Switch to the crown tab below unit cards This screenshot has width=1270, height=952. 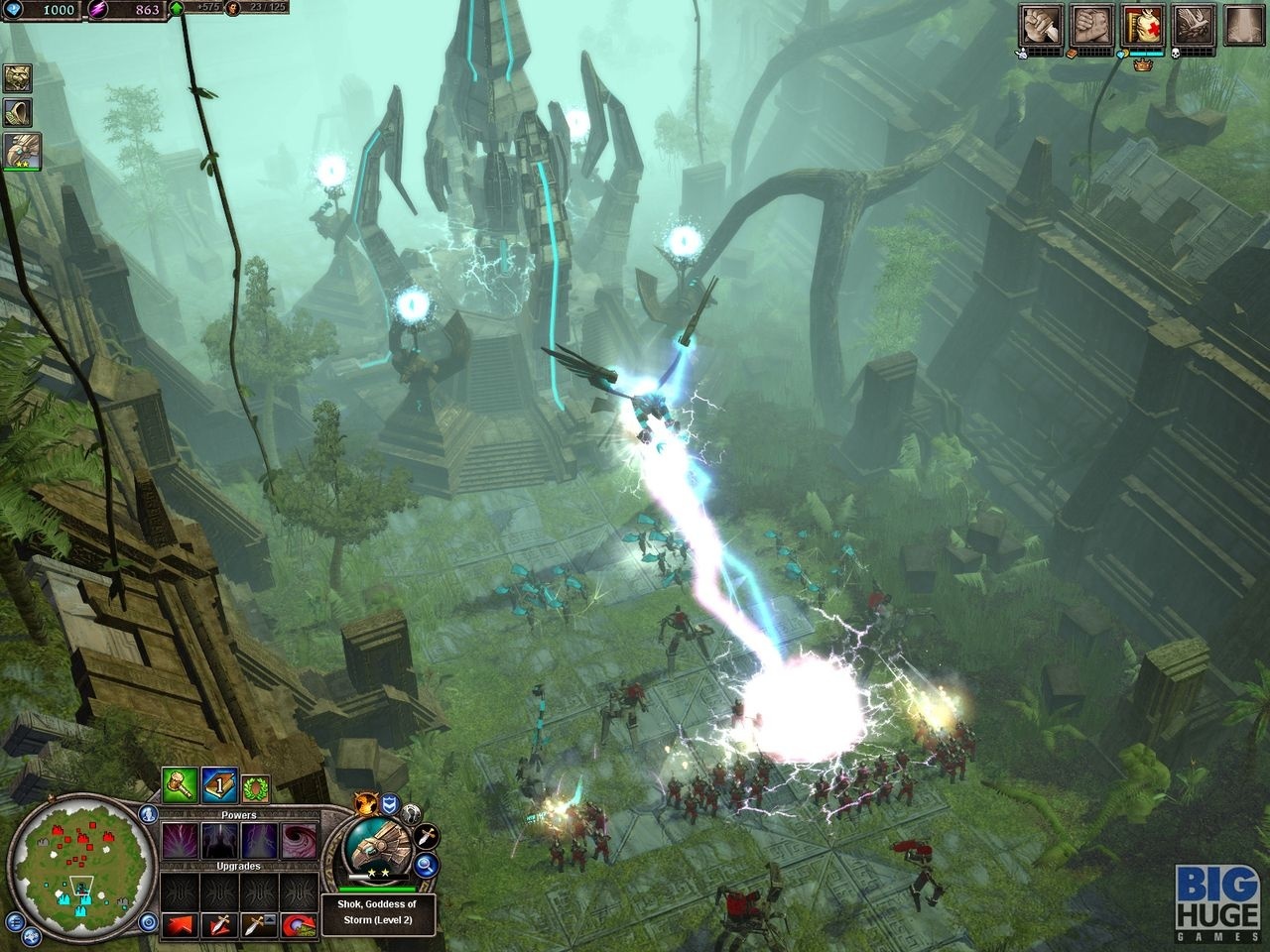[1142, 64]
